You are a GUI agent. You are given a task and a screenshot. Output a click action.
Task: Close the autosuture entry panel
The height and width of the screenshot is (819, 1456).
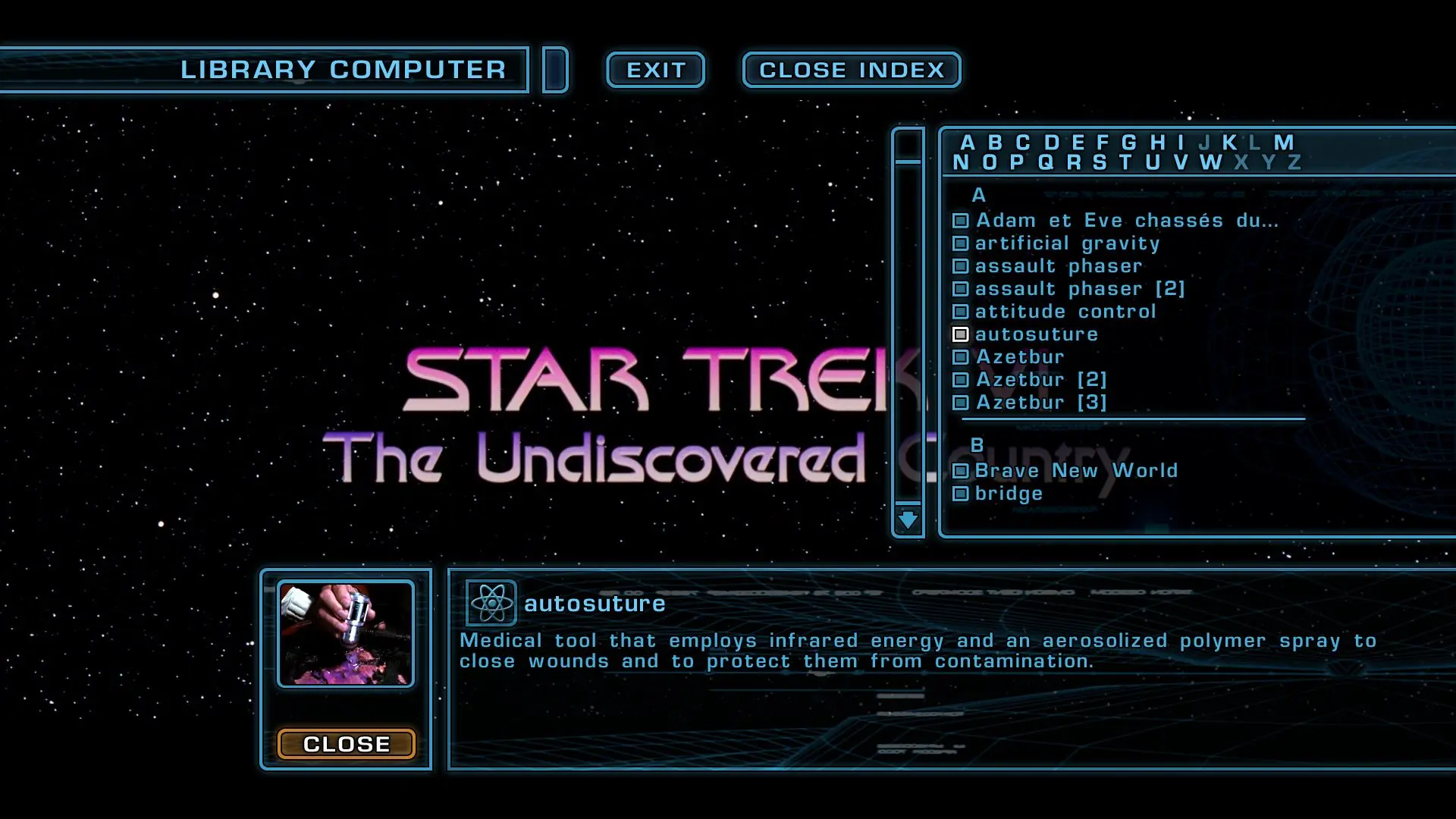click(346, 744)
